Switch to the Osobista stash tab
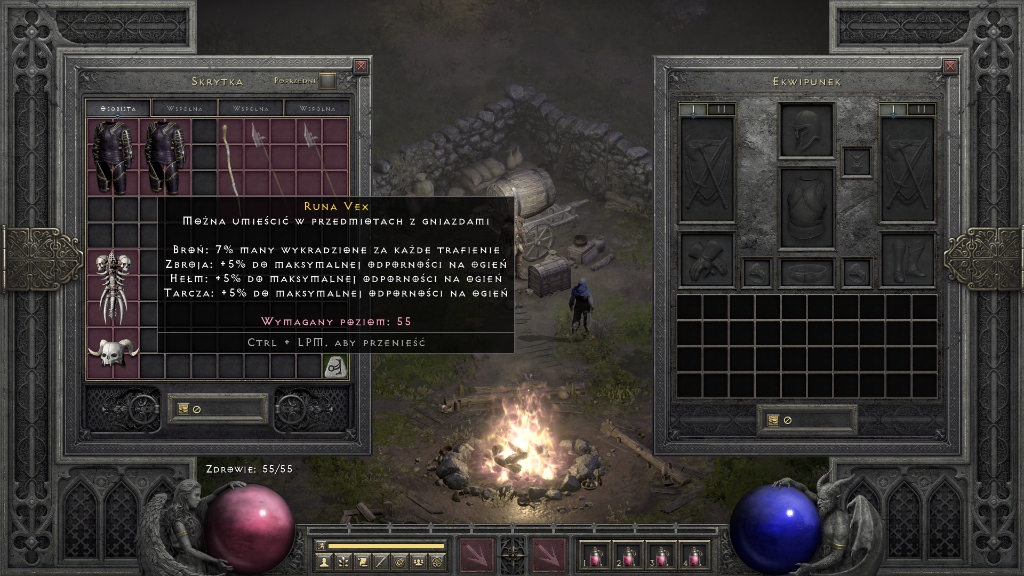 (x=117, y=108)
